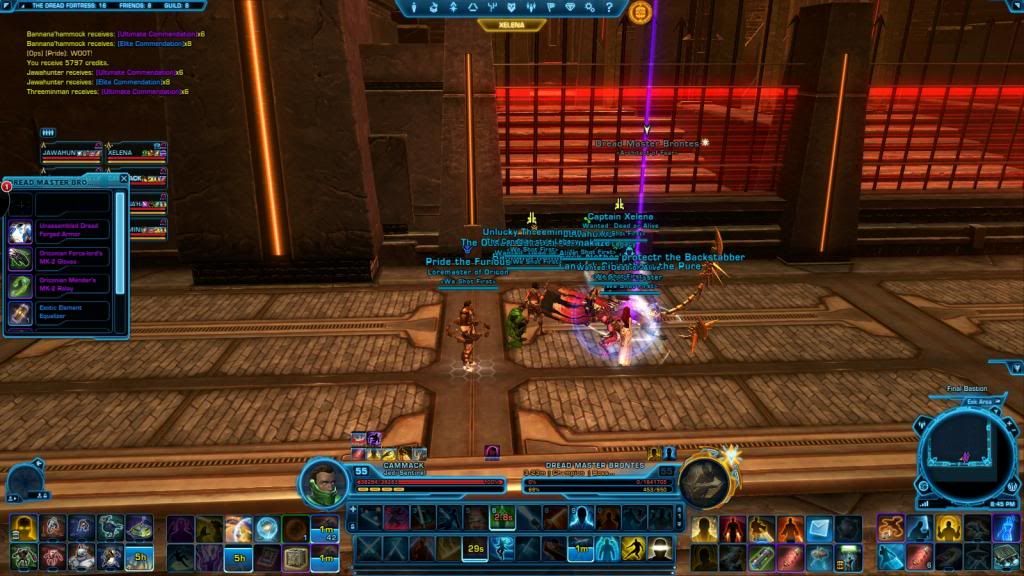Click the Cammack player portrait
Image resolution: width=1024 pixels, height=576 pixels.
(x=324, y=482)
